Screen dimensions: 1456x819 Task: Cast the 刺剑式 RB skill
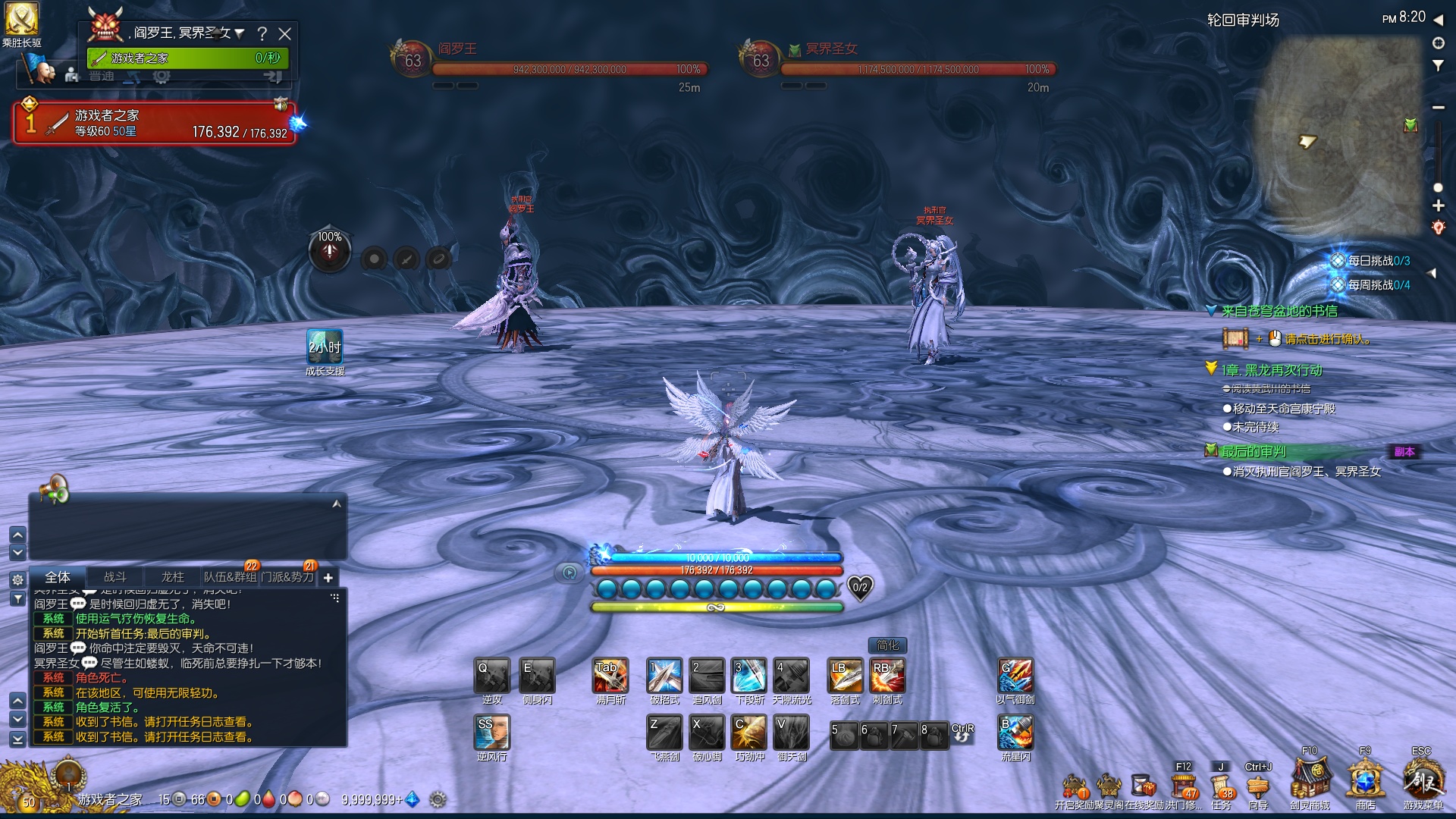887,676
